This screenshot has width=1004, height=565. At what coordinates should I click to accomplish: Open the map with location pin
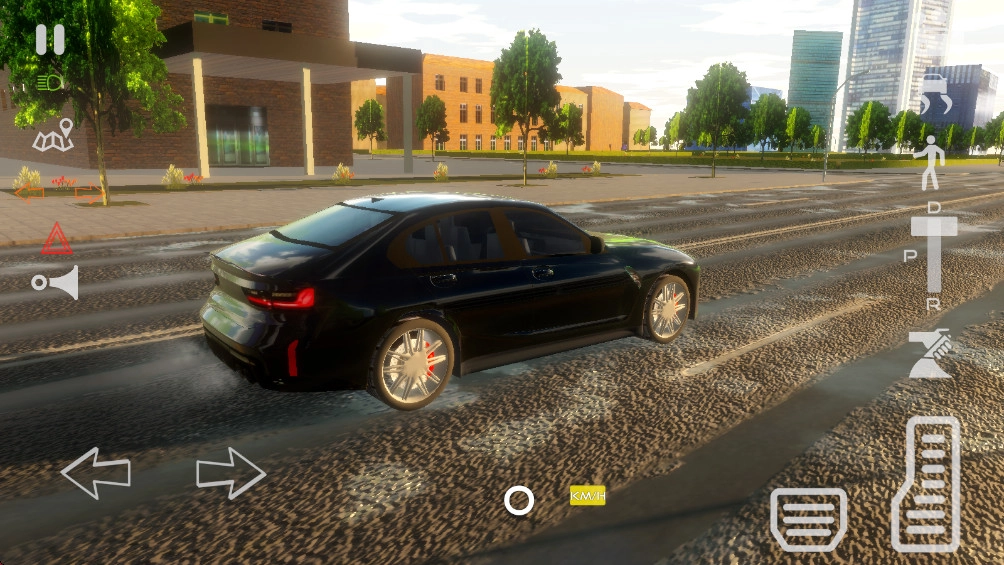click(x=54, y=136)
